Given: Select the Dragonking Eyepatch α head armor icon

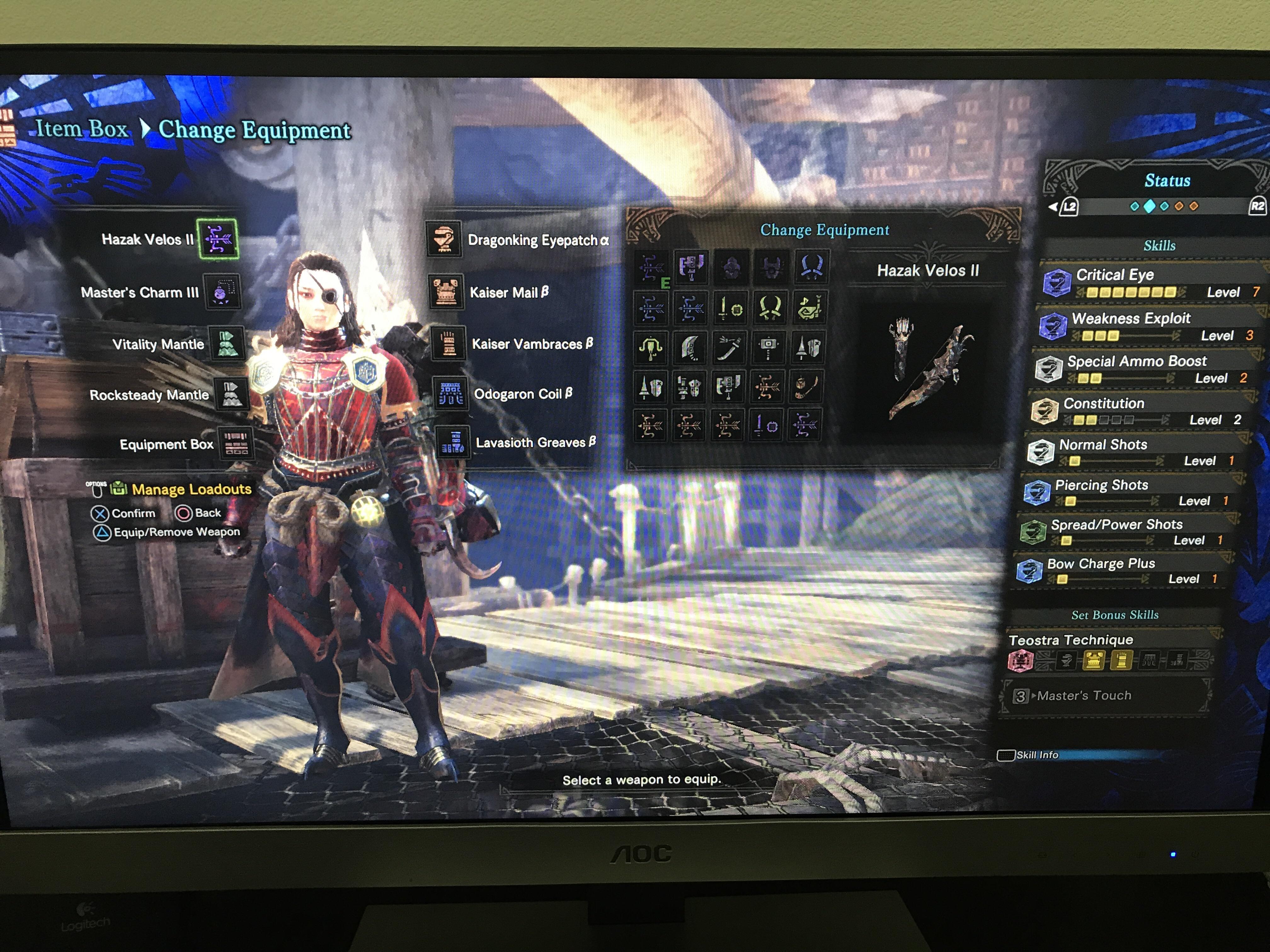Looking at the screenshot, I should (x=445, y=241).
